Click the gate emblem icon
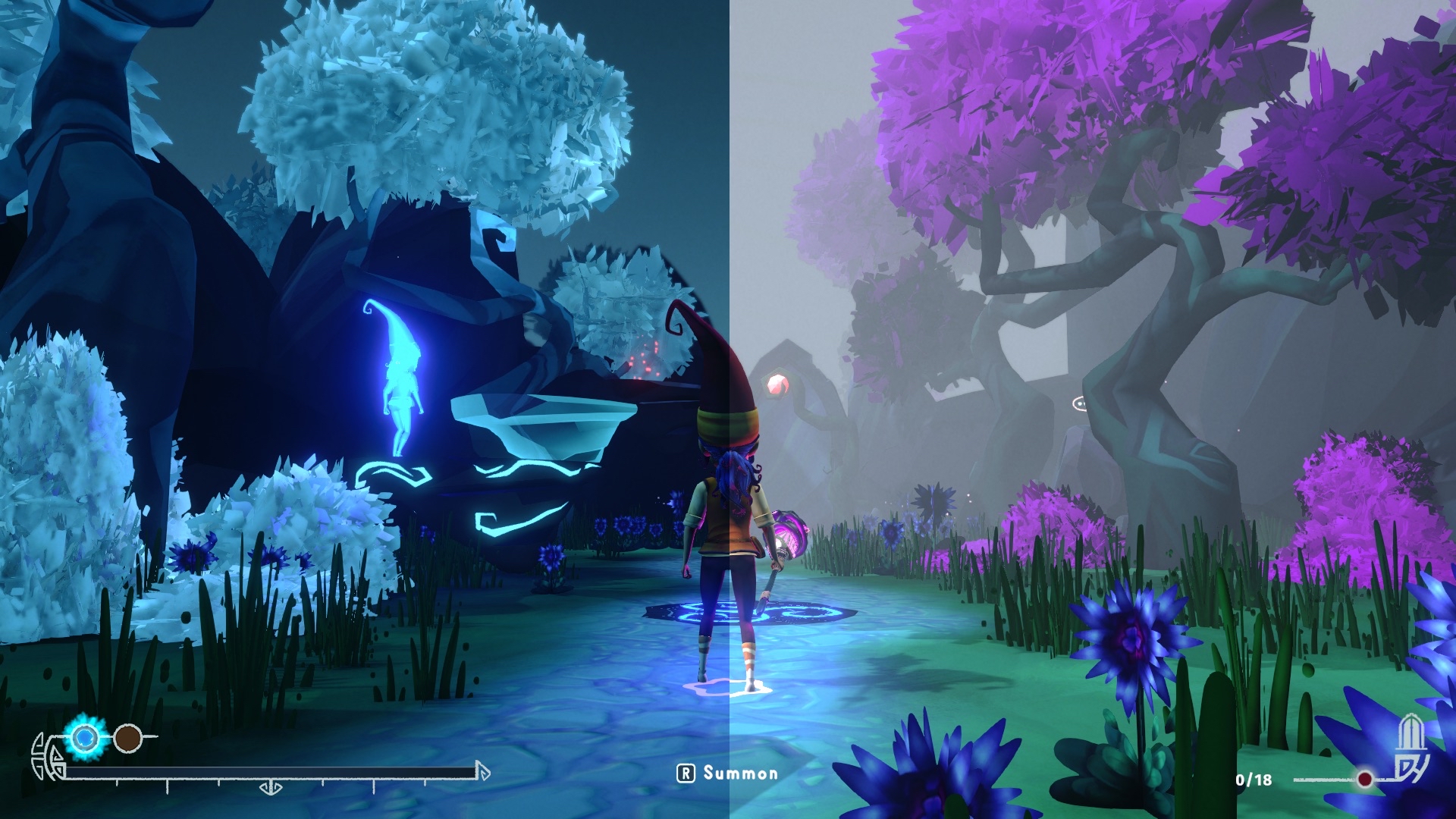 (1413, 749)
